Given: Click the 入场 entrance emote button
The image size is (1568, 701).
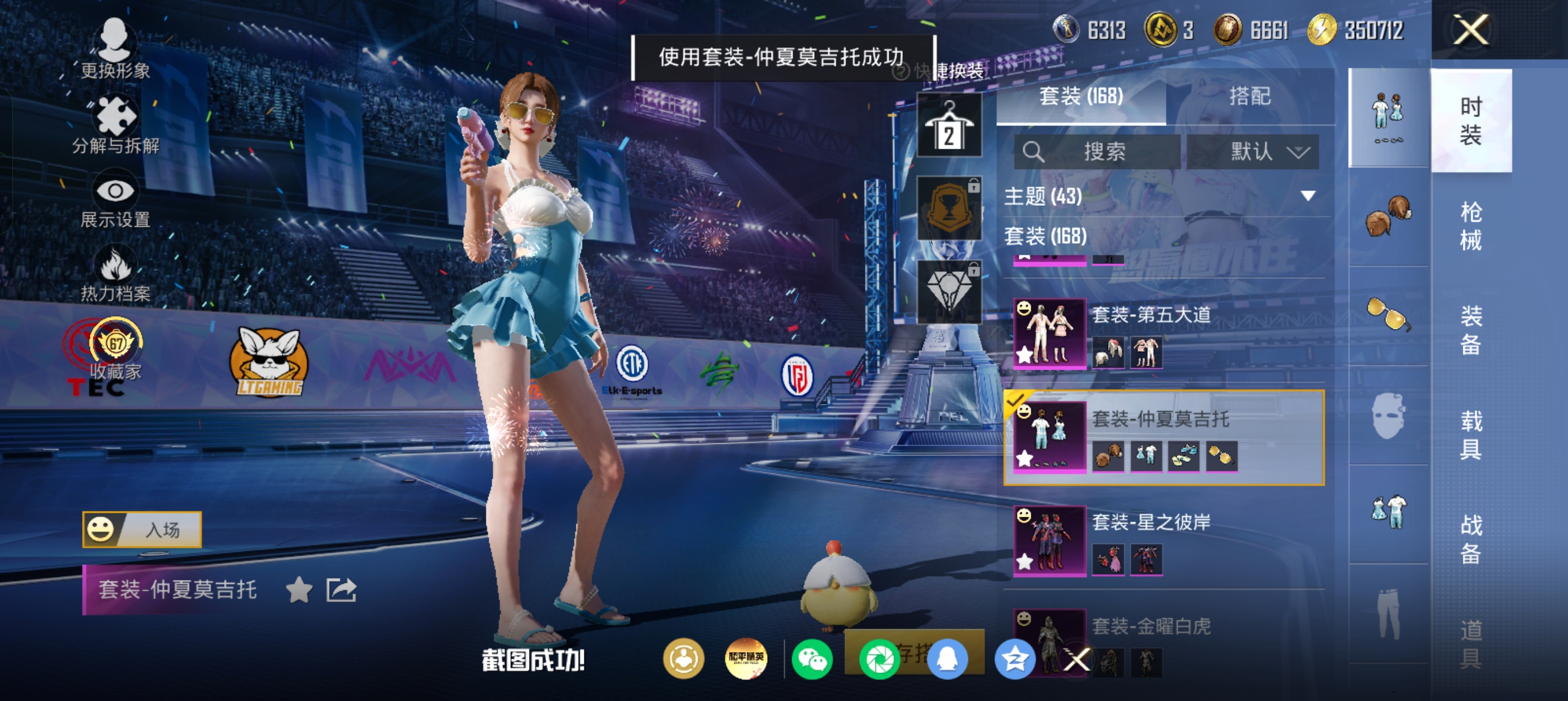Looking at the screenshot, I should [x=143, y=529].
